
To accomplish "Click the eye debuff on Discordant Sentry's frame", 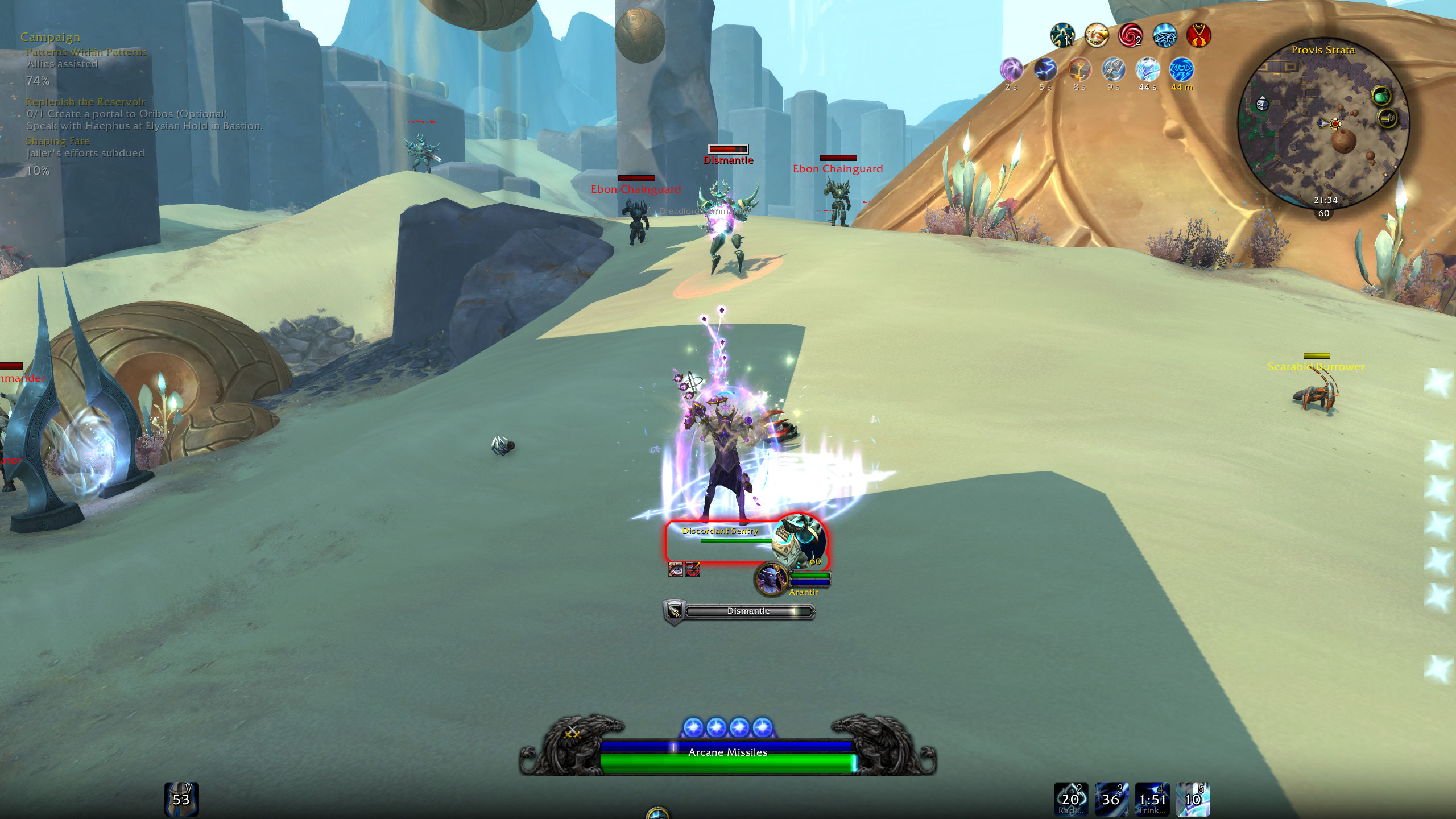I will tap(676, 569).
